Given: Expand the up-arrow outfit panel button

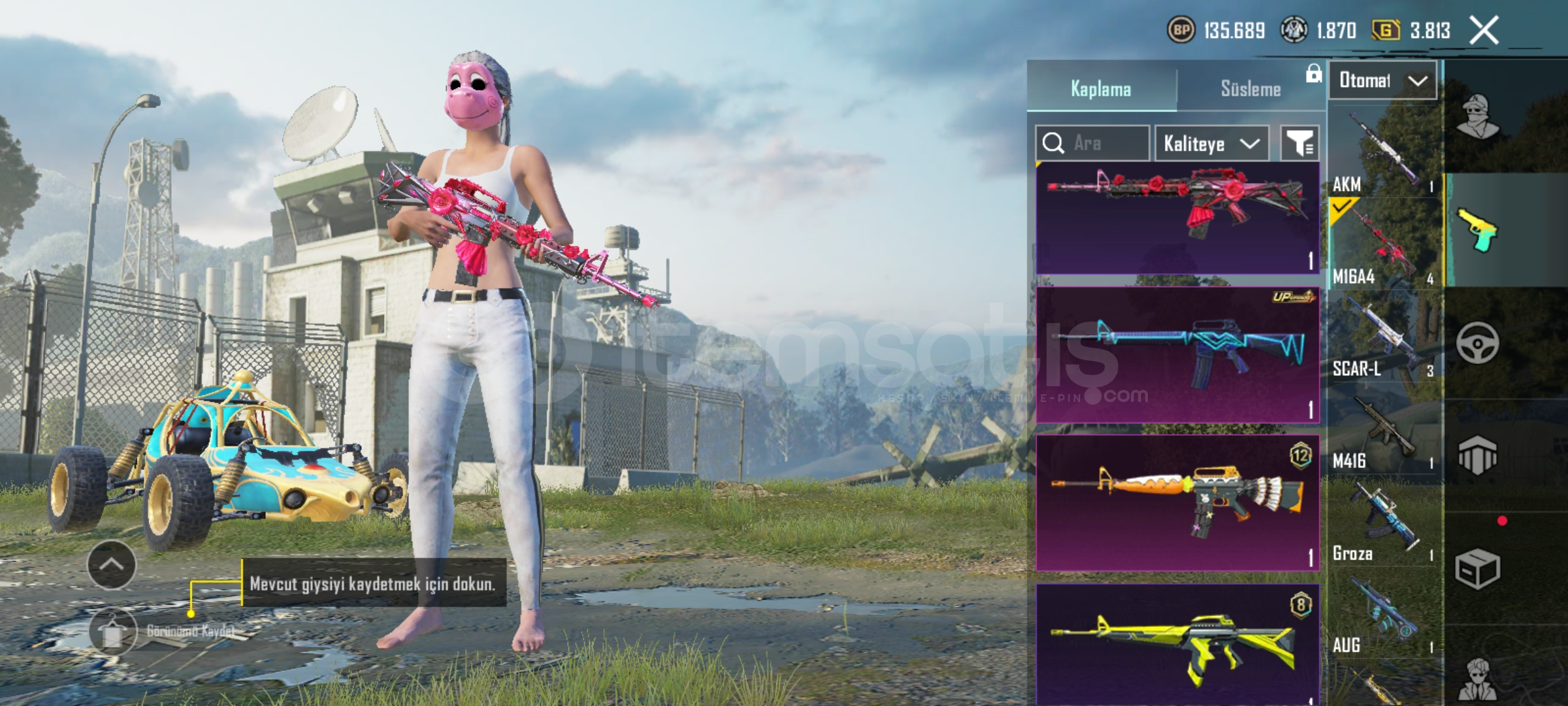Looking at the screenshot, I should coord(112,565).
